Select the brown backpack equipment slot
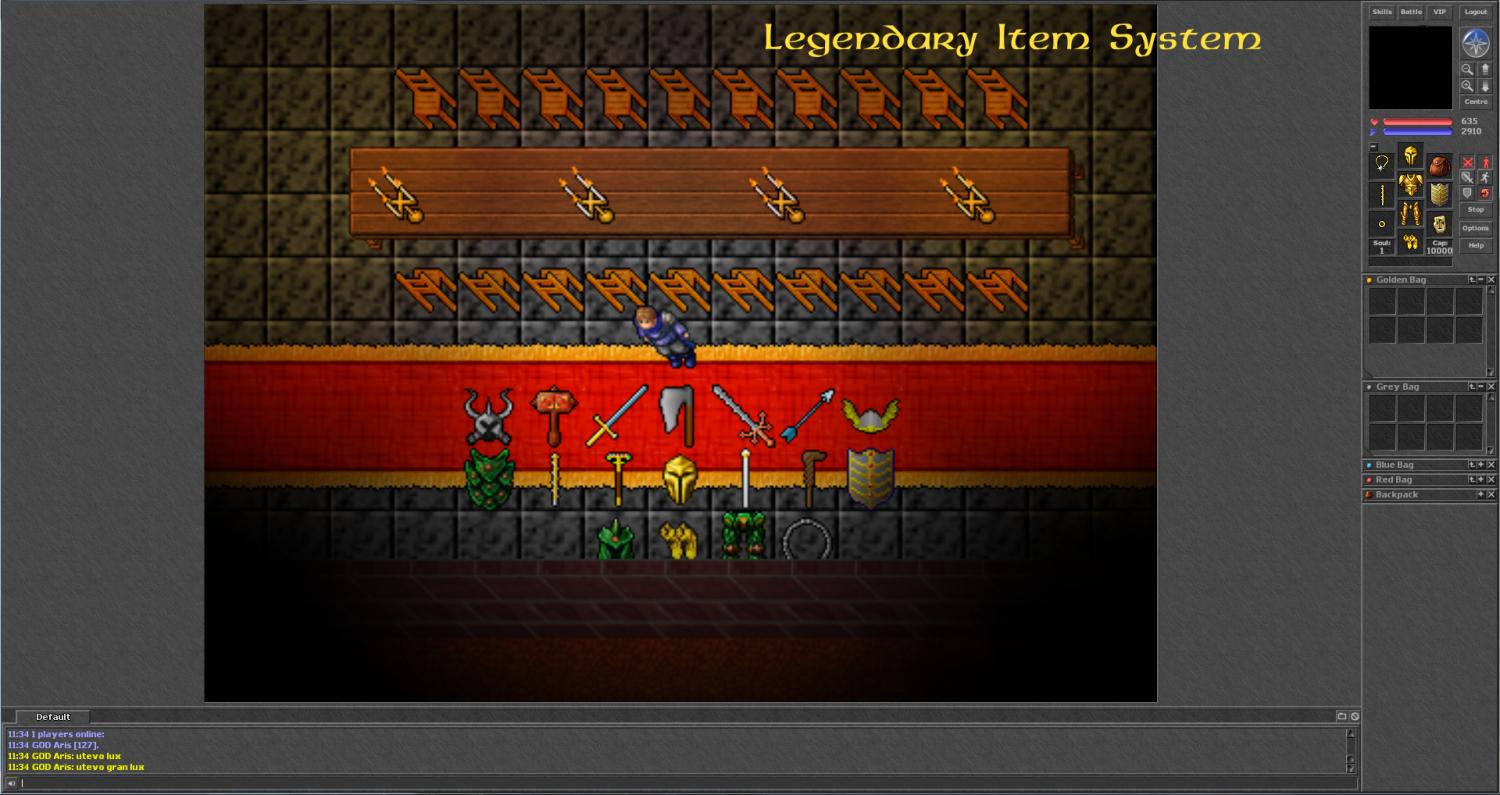 (x=1439, y=166)
